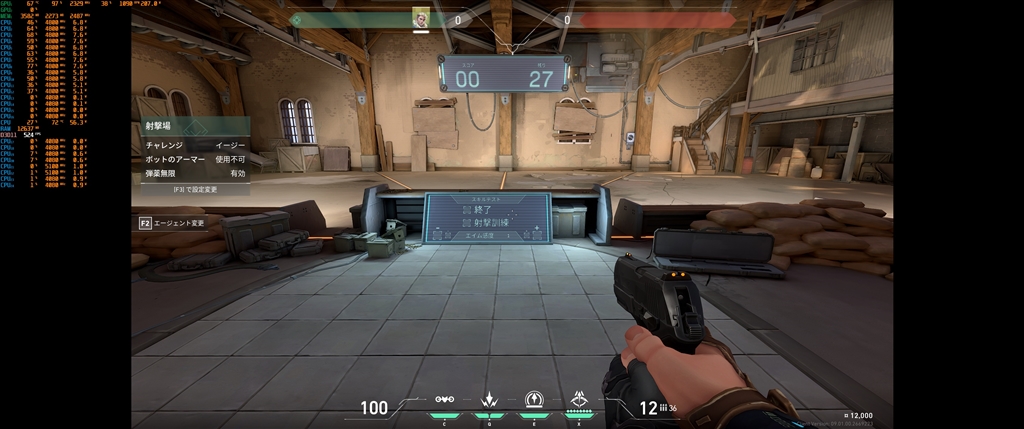Activate the Q ability spiked burst icon
This screenshot has width=1024, height=429.
click(490, 400)
